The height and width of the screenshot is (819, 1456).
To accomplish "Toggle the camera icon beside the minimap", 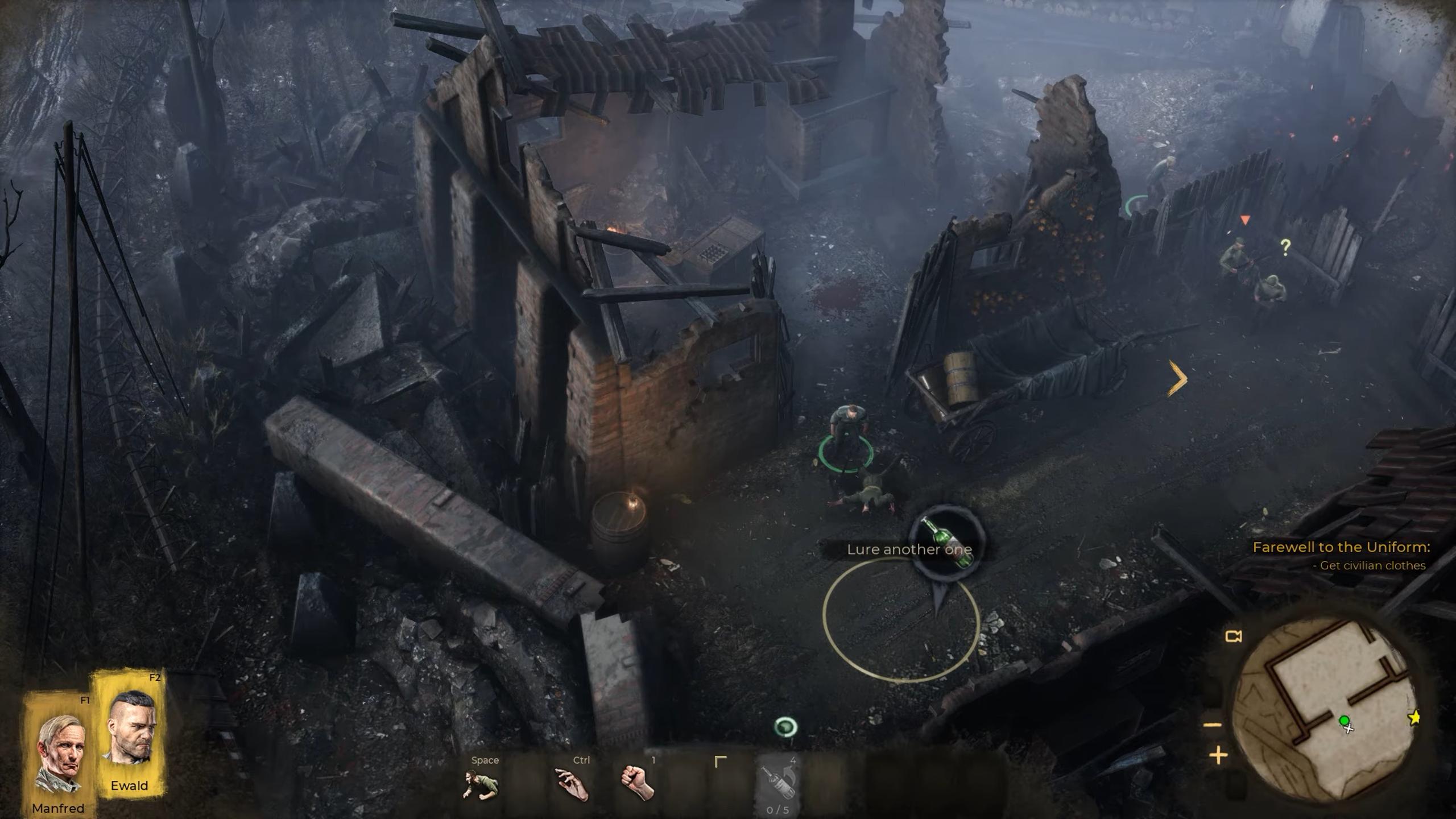I will (x=1233, y=636).
